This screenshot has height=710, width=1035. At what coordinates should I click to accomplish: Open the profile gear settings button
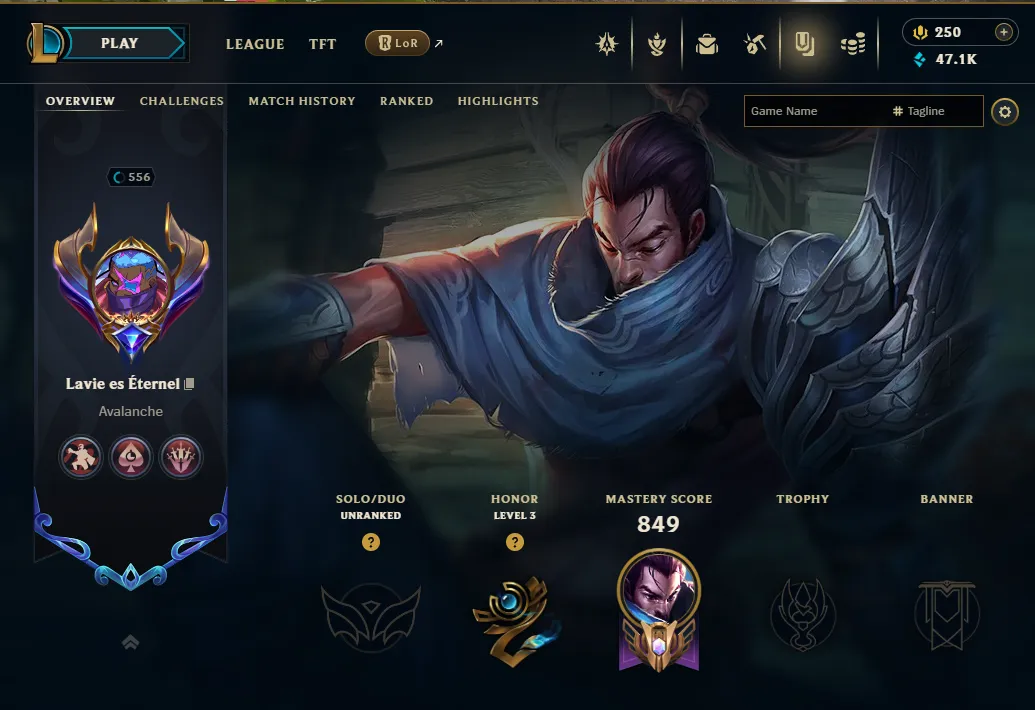click(x=1004, y=111)
